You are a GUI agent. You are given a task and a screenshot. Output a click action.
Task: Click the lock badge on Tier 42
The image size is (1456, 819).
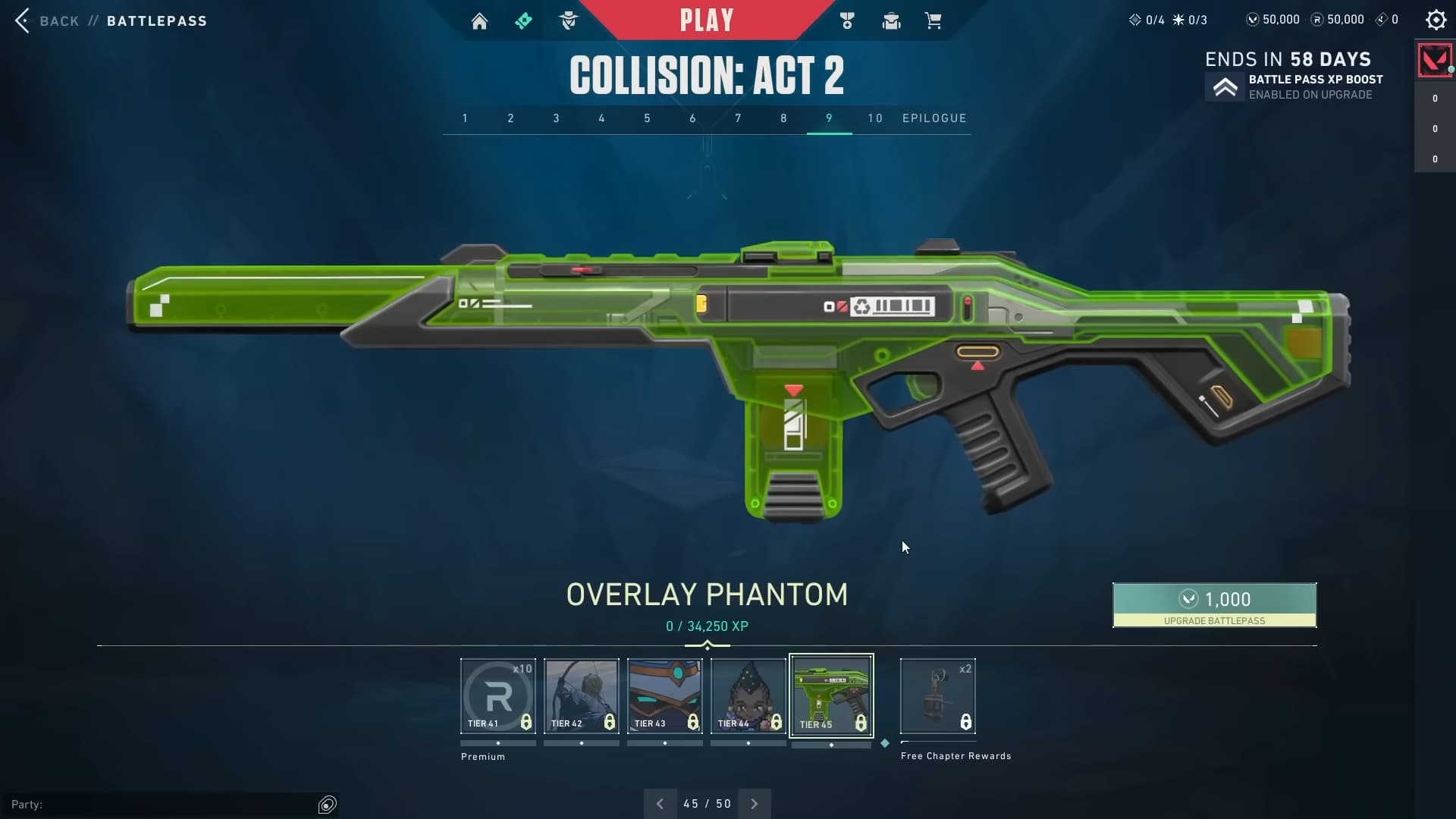[x=611, y=723]
